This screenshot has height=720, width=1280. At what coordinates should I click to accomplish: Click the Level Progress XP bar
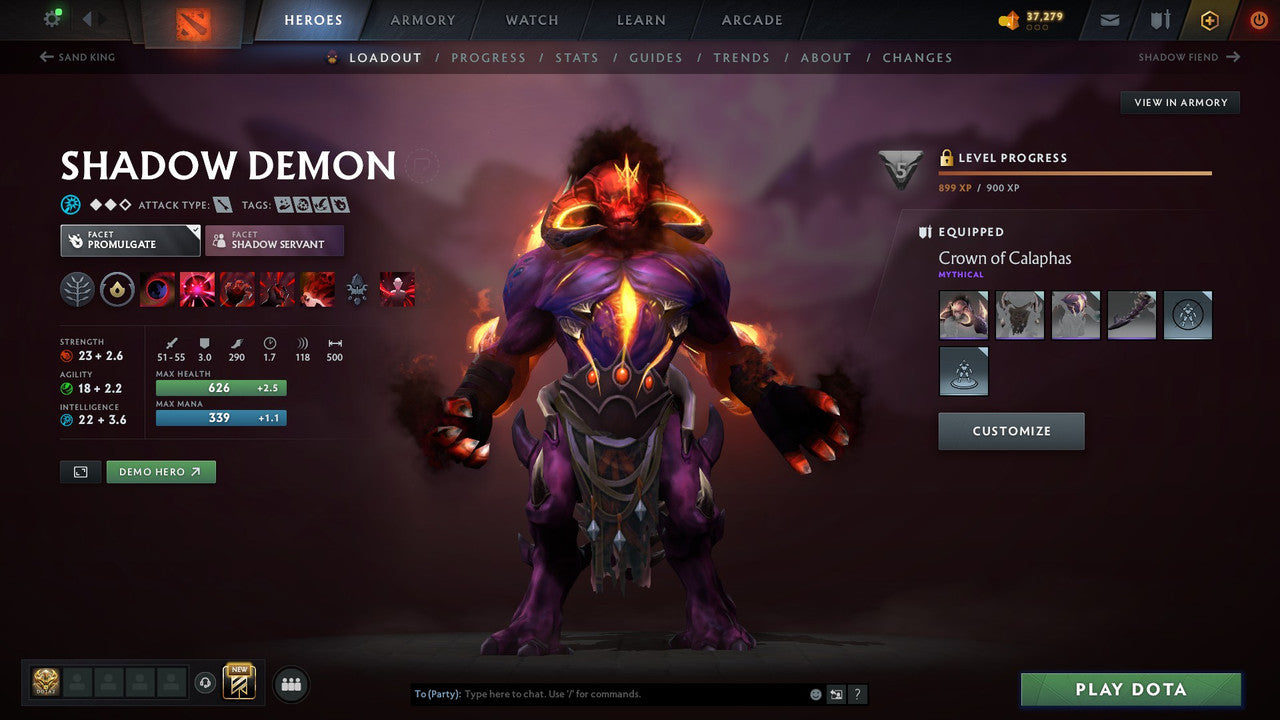[1075, 172]
